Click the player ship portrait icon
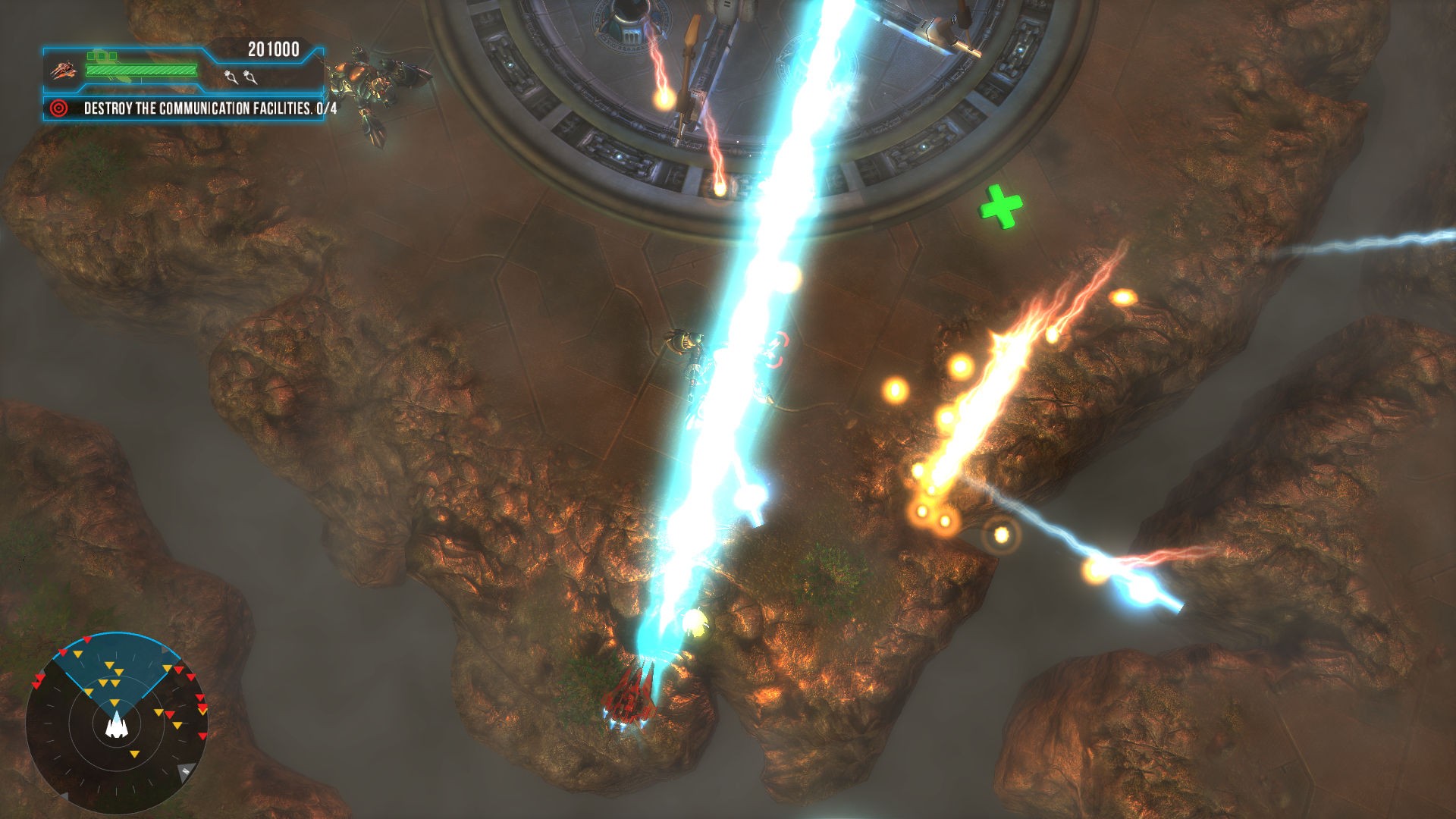This screenshot has height=819, width=1456. coord(64,71)
